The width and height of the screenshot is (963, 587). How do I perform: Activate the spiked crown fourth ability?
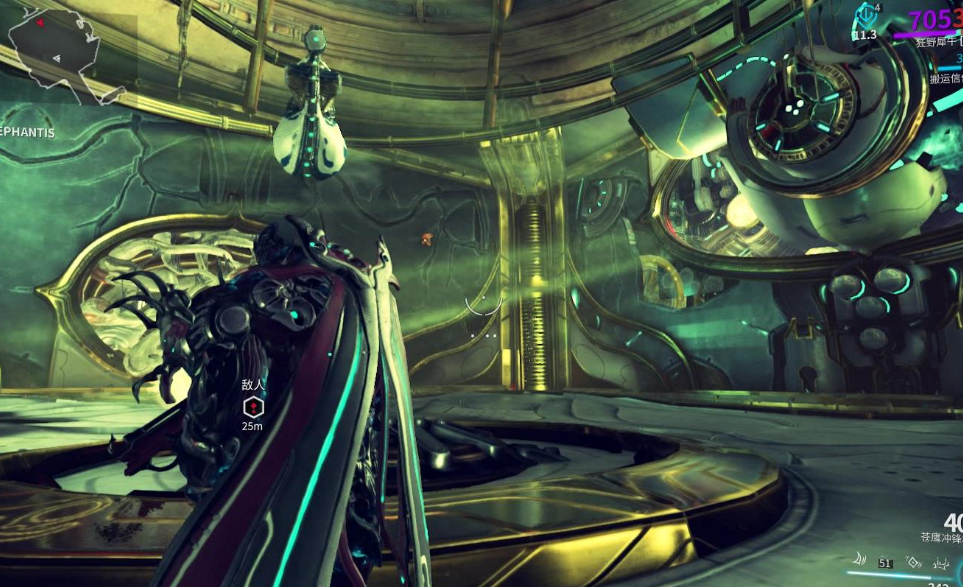(x=941, y=563)
